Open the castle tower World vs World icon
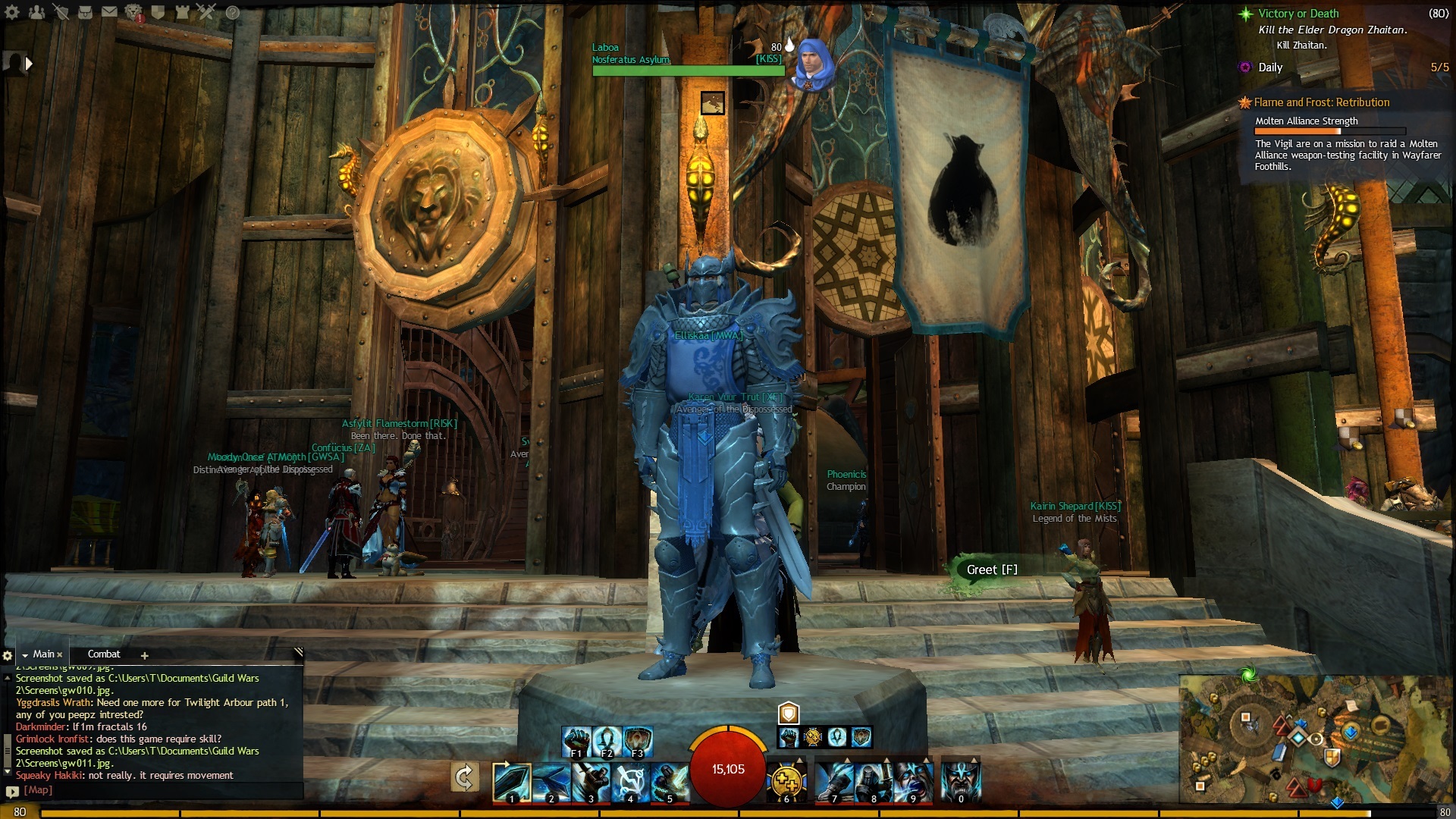1456x819 pixels. [x=182, y=12]
